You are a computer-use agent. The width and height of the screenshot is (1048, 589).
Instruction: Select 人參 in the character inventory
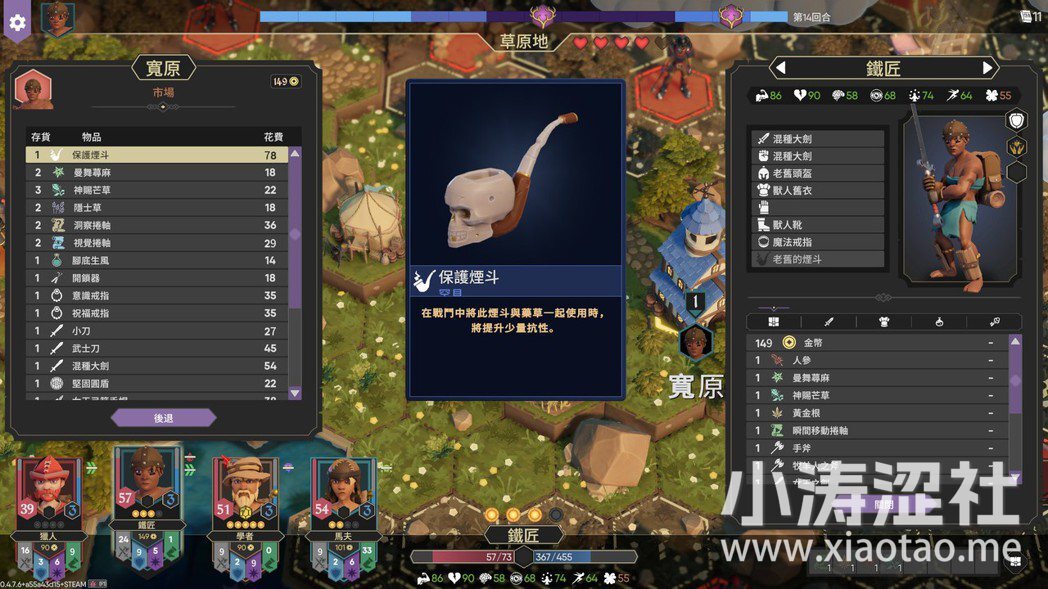point(880,360)
